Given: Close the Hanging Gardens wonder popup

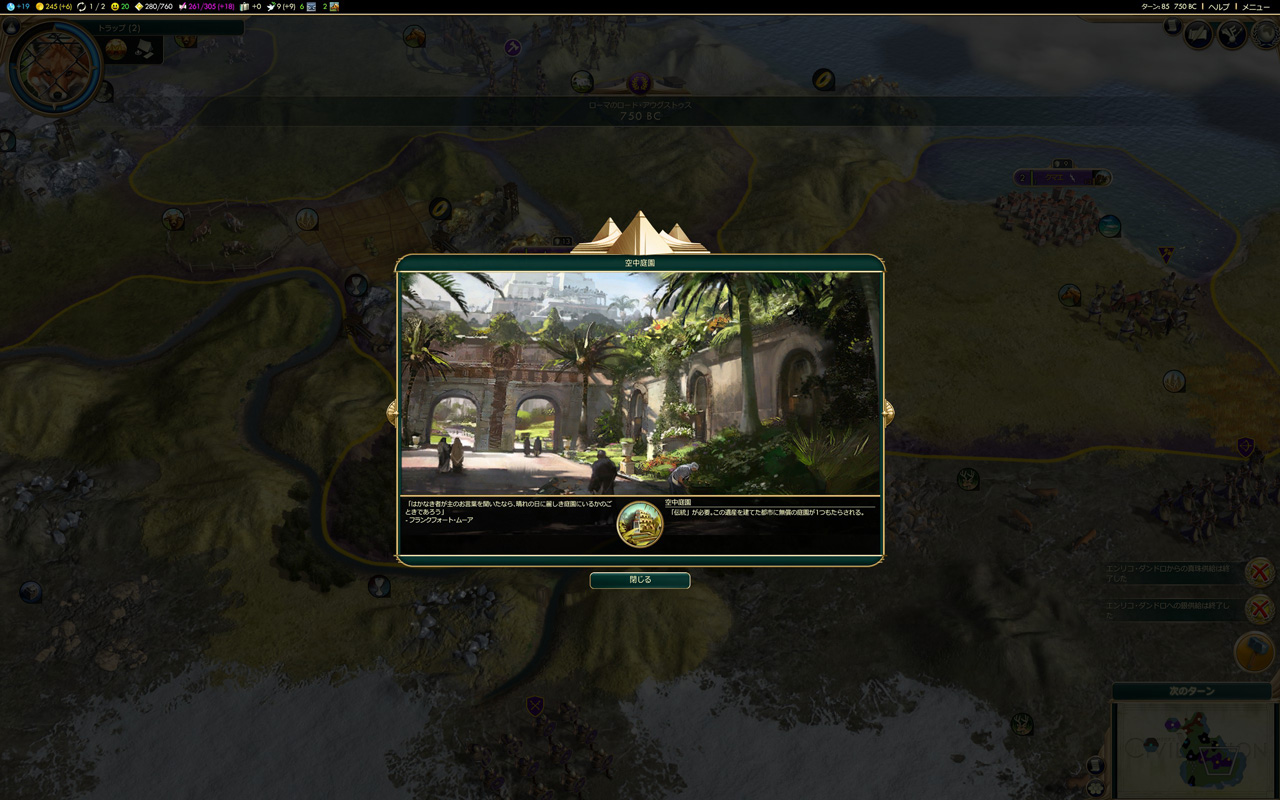Looking at the screenshot, I should [x=639, y=580].
